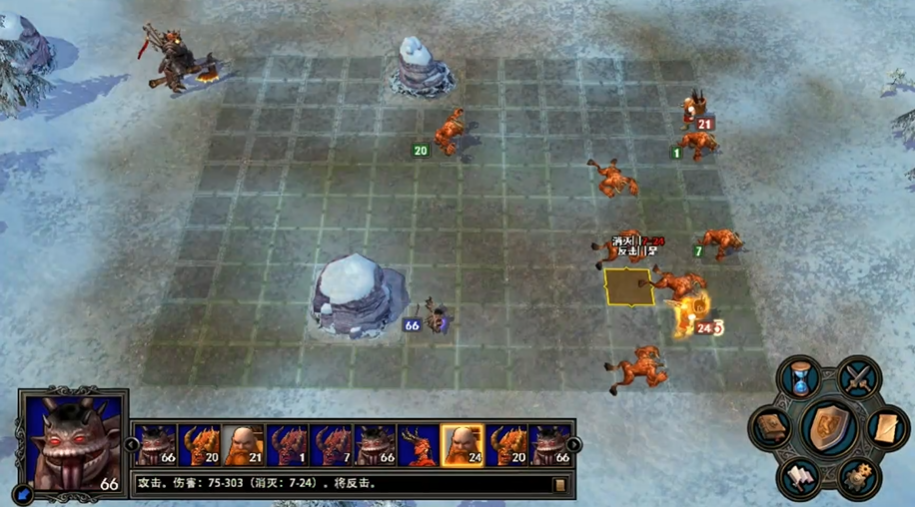915x507 pixels.
Task: Click the blue arrow on the portrait corner
Action: coord(22,492)
